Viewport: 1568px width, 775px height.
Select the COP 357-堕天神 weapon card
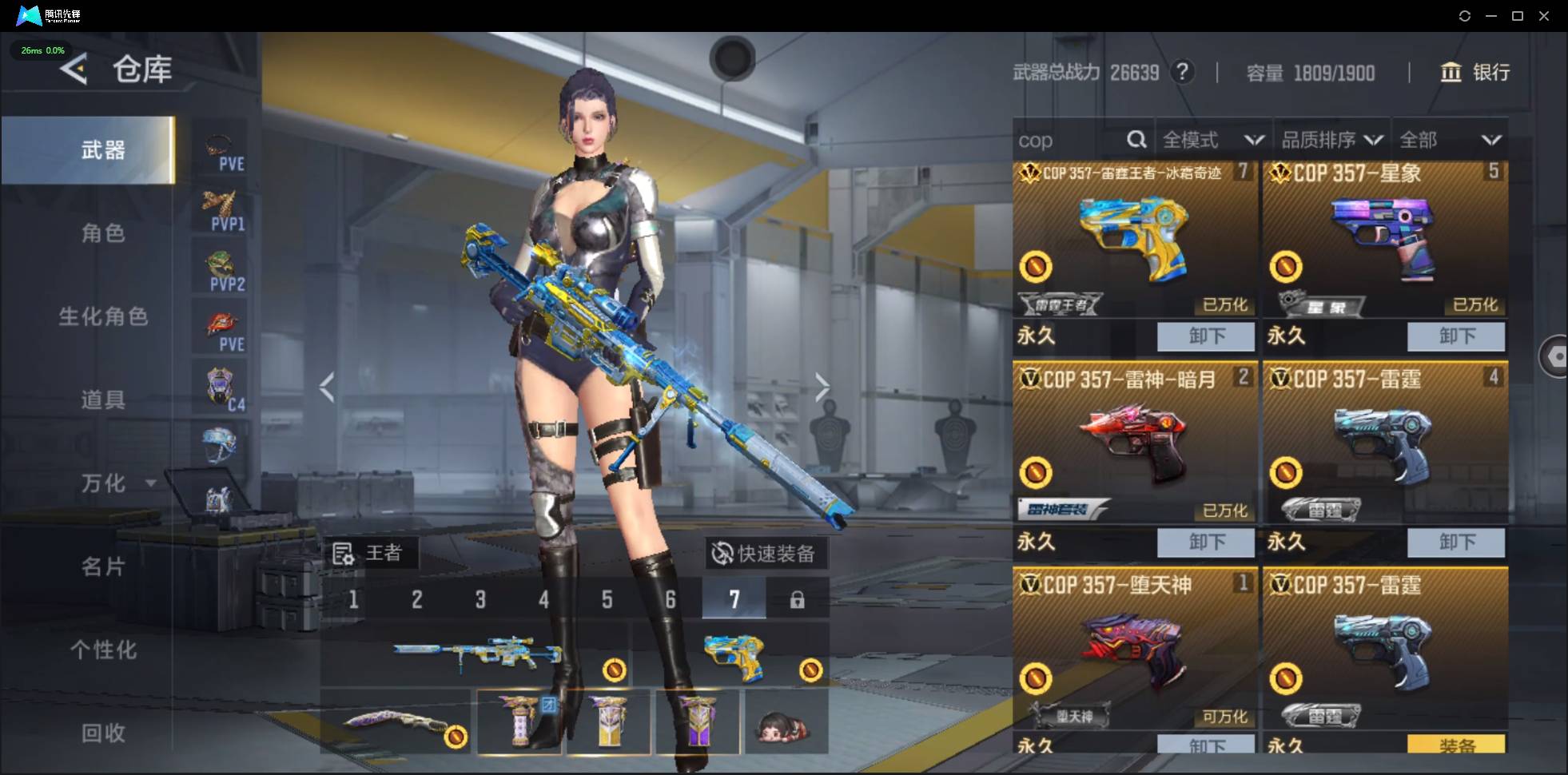point(1134,647)
